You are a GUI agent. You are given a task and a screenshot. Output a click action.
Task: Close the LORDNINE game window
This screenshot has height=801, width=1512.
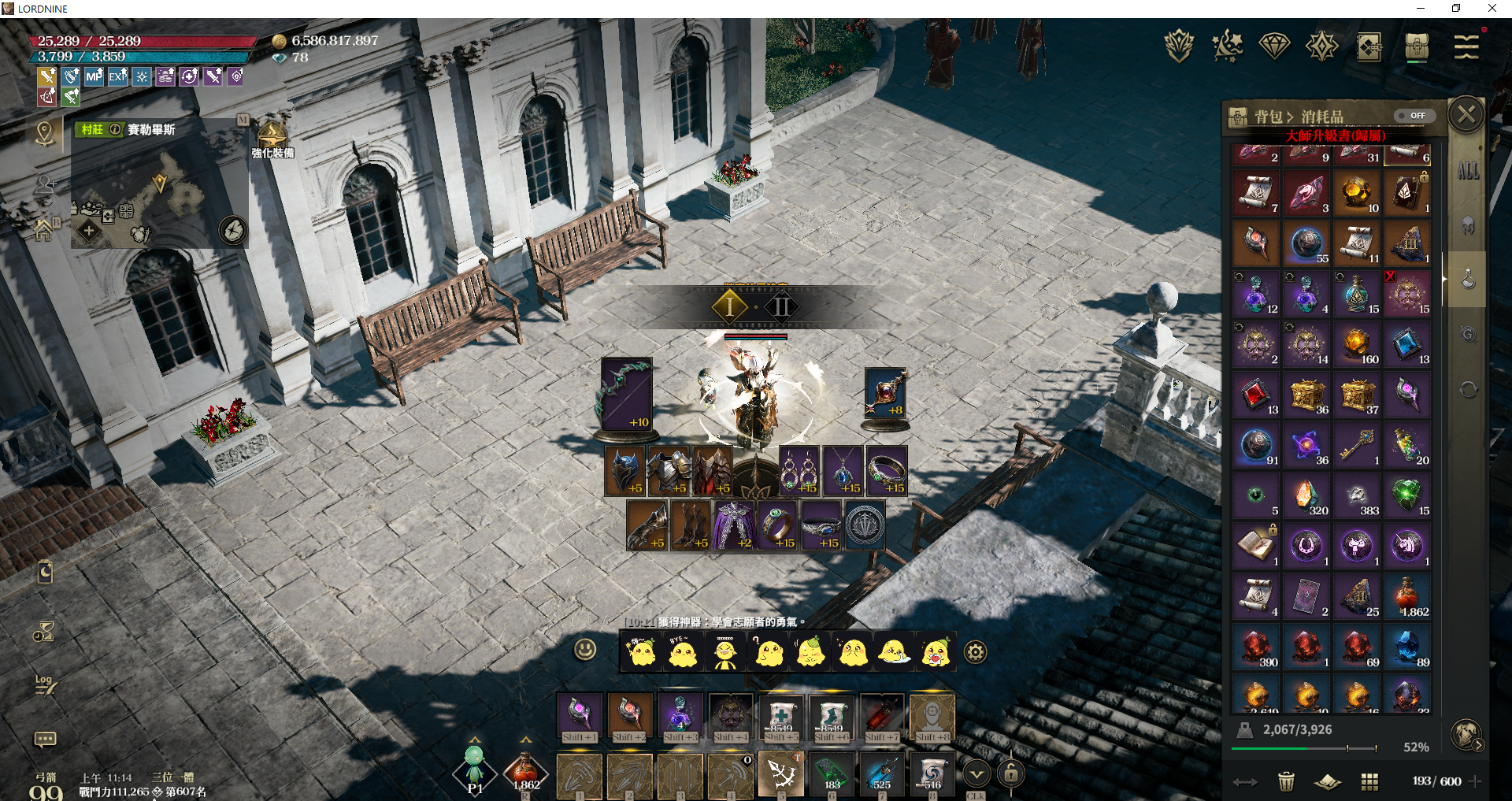point(1492,9)
